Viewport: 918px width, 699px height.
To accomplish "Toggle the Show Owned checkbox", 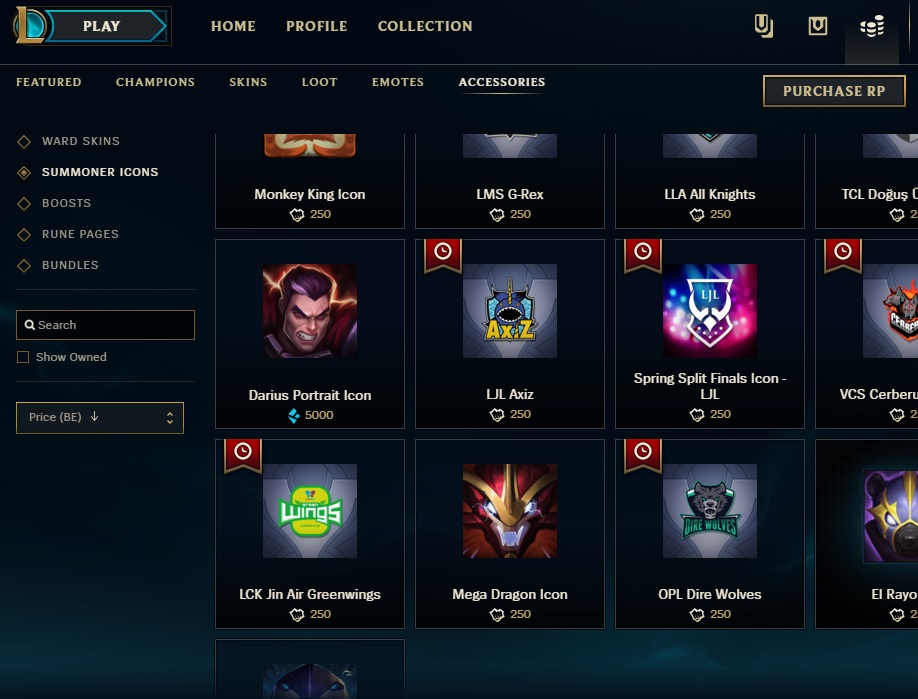I will [23, 357].
